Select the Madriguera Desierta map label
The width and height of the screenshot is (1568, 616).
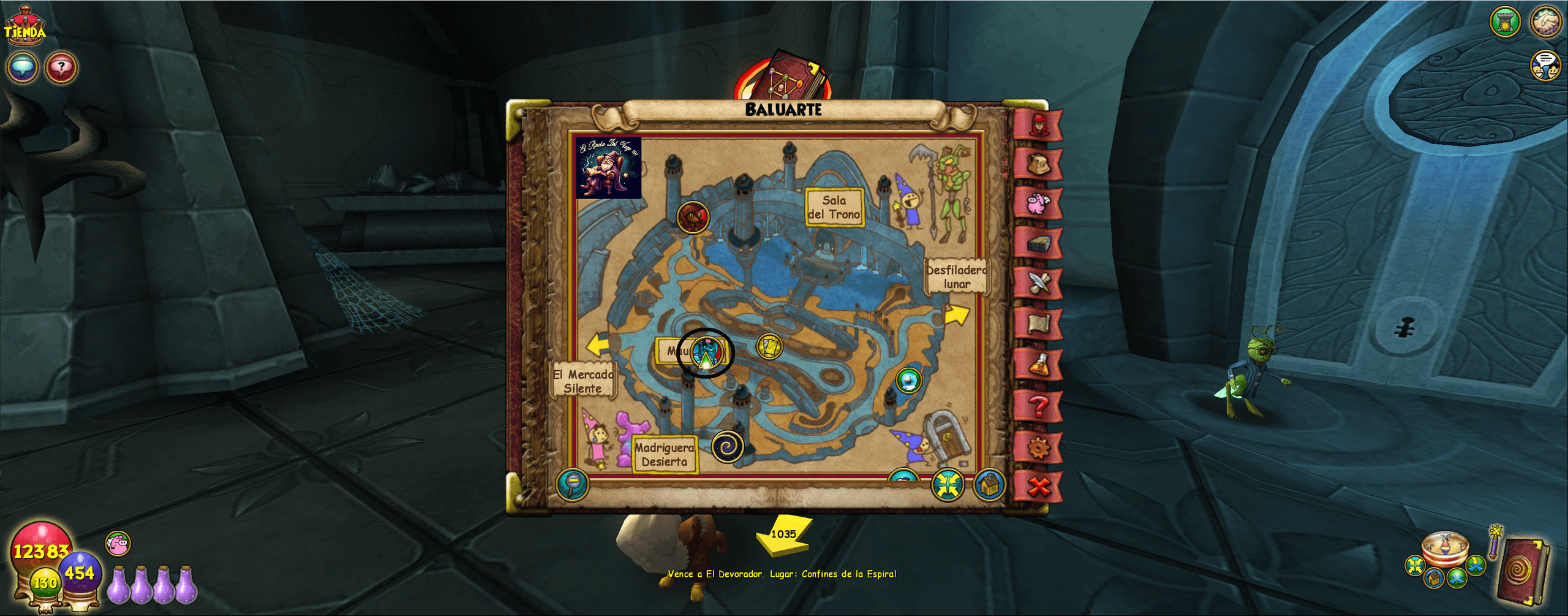(x=665, y=455)
